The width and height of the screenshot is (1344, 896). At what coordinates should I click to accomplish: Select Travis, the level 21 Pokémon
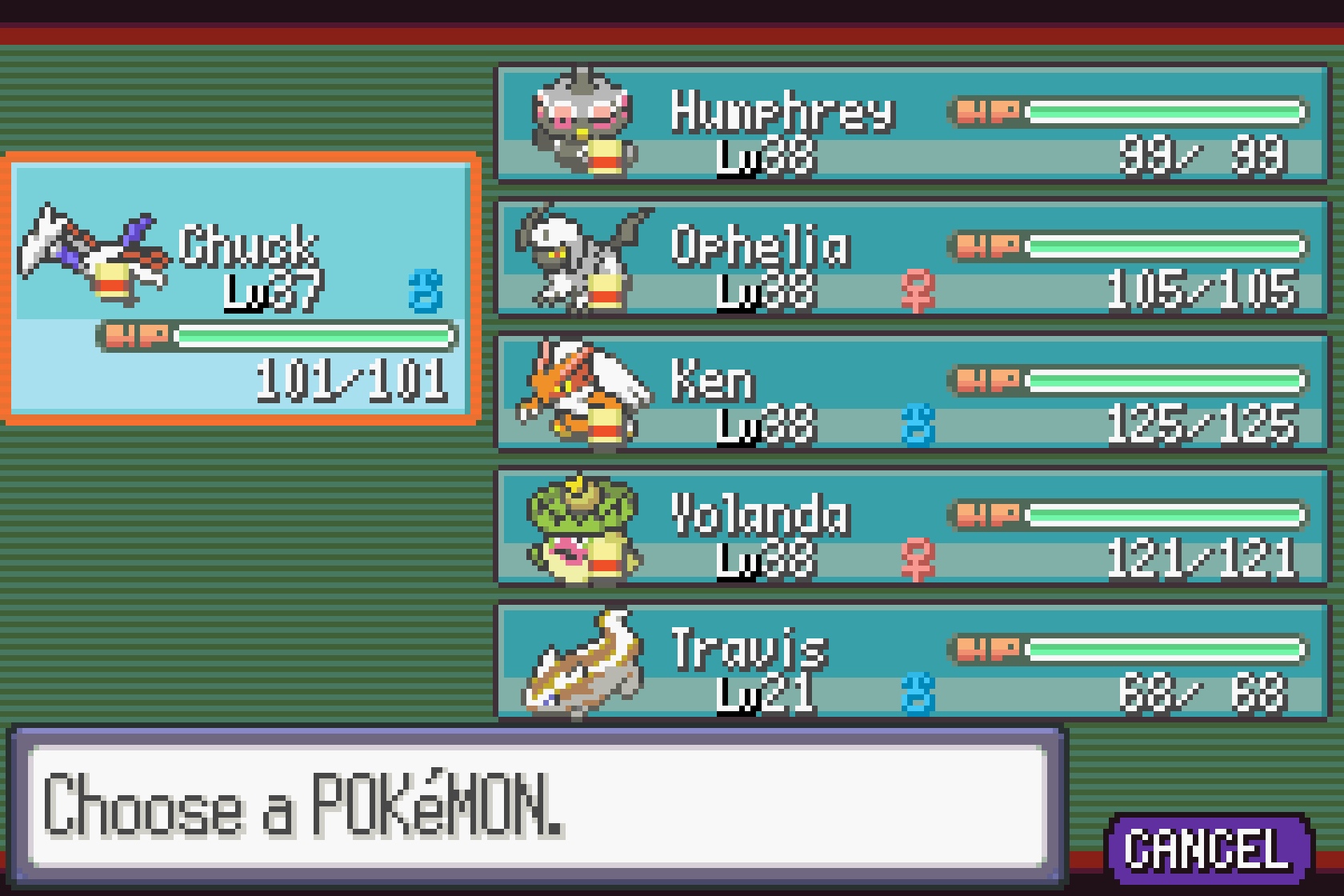[x=912, y=662]
